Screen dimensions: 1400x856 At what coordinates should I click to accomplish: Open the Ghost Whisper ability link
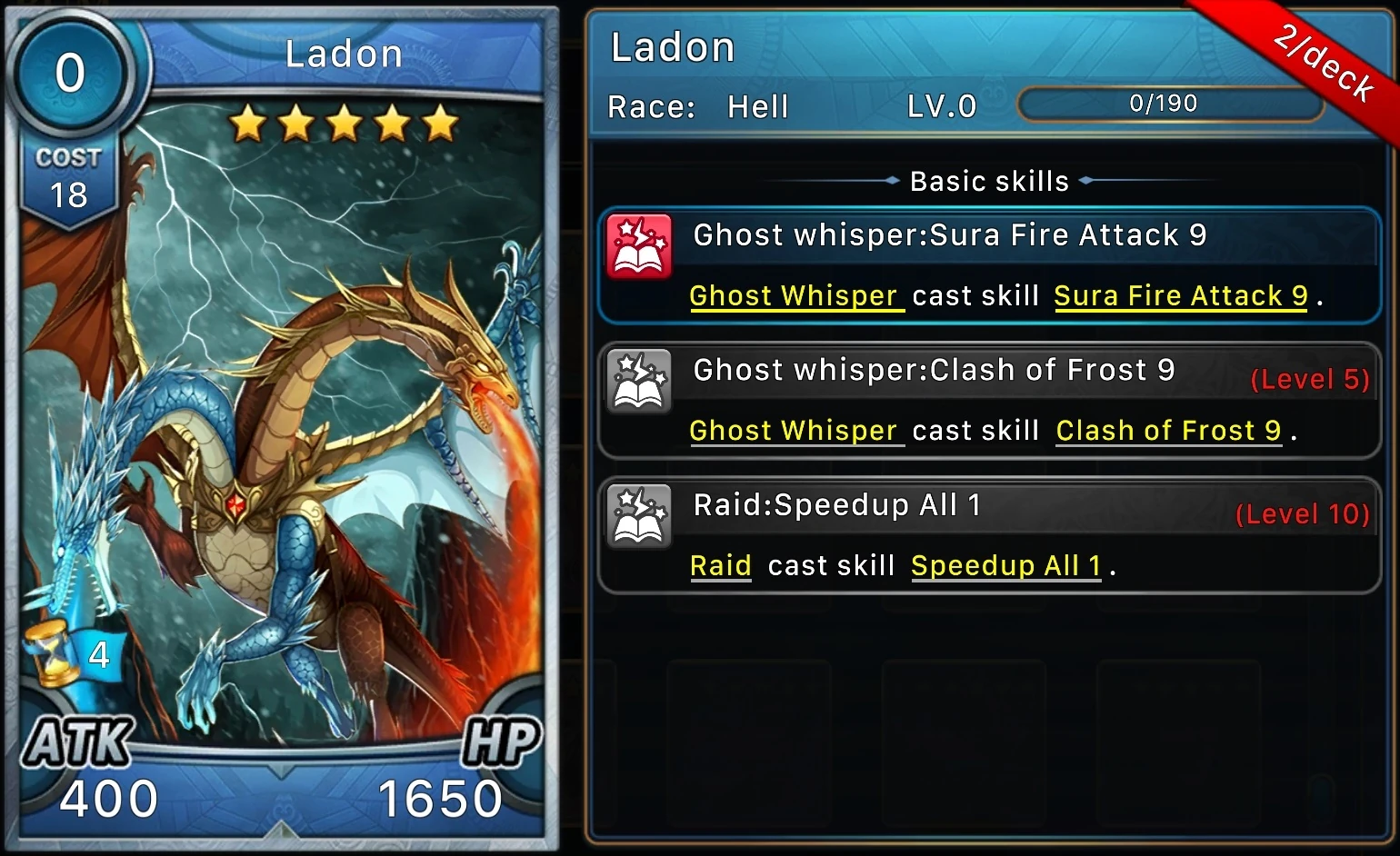[795, 295]
